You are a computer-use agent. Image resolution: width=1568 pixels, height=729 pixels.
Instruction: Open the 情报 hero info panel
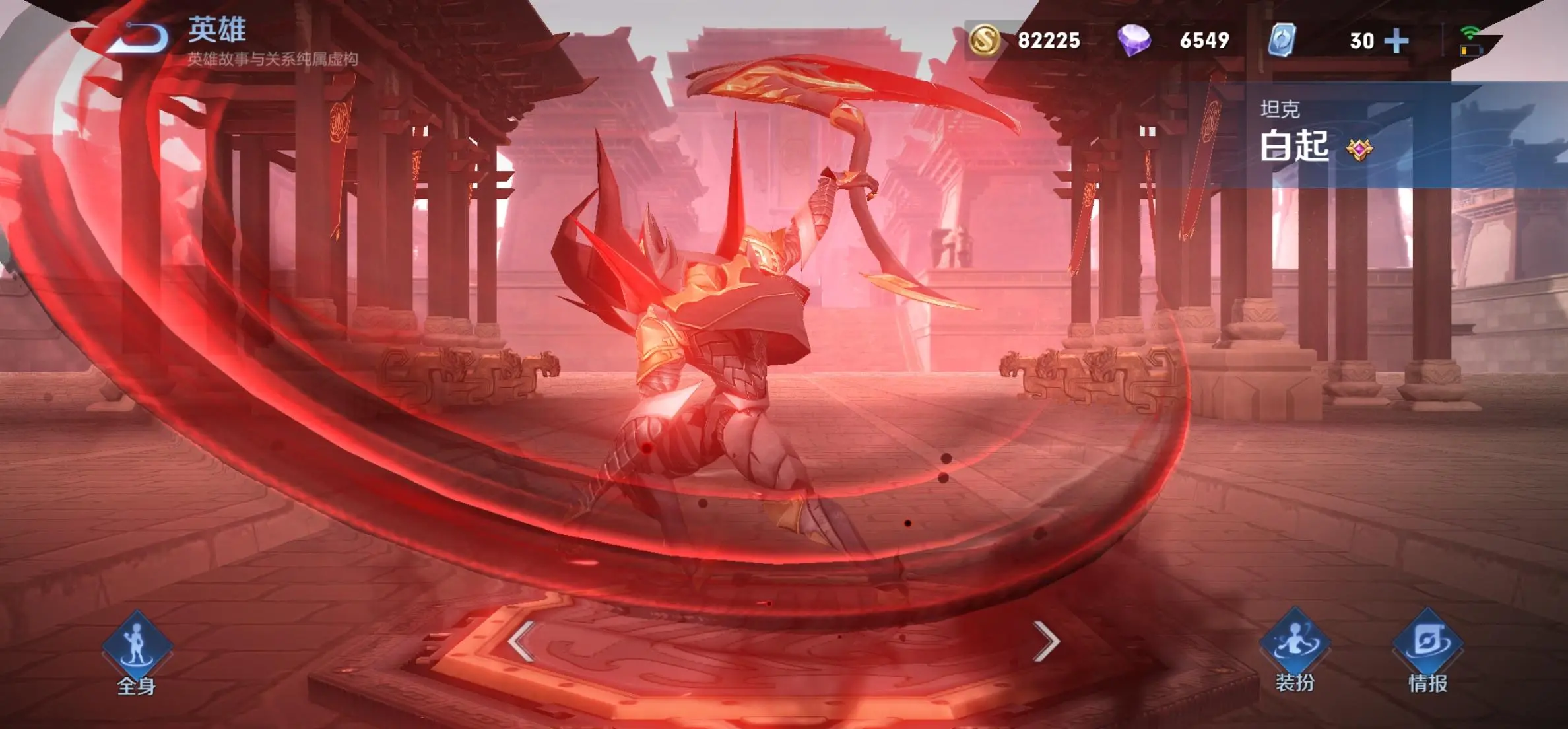[x=1427, y=650]
